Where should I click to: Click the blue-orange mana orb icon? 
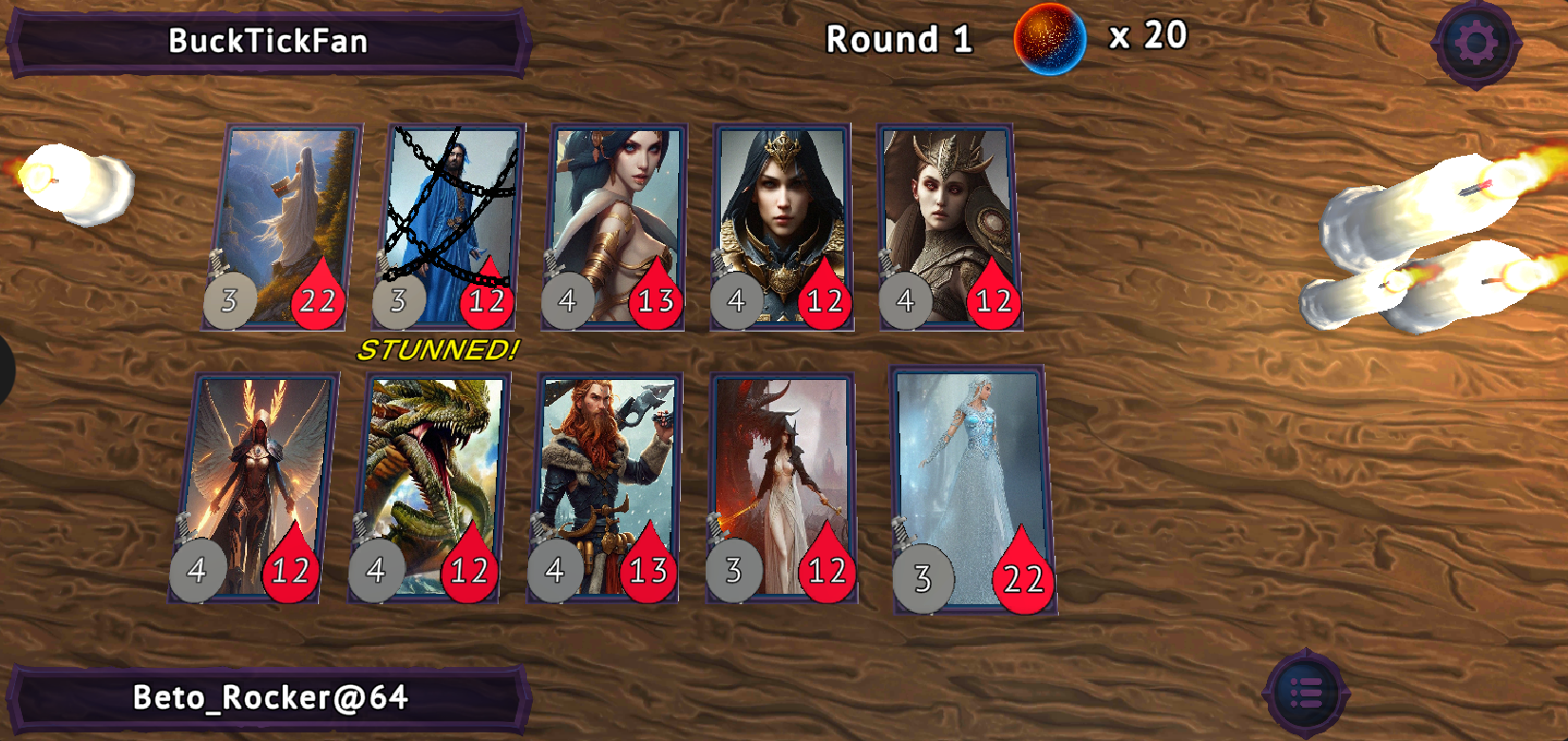1048,39
